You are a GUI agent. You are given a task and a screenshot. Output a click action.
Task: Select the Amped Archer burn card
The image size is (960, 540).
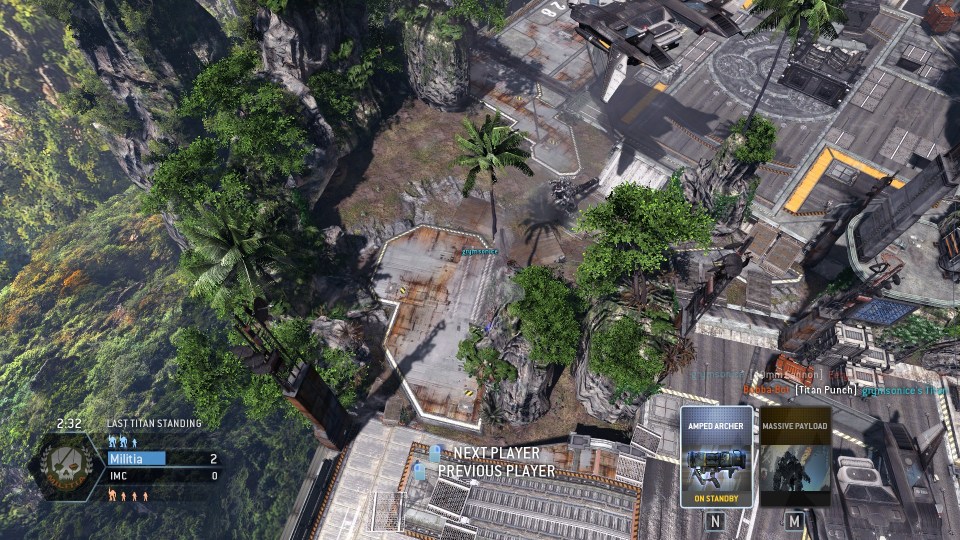coord(716,457)
